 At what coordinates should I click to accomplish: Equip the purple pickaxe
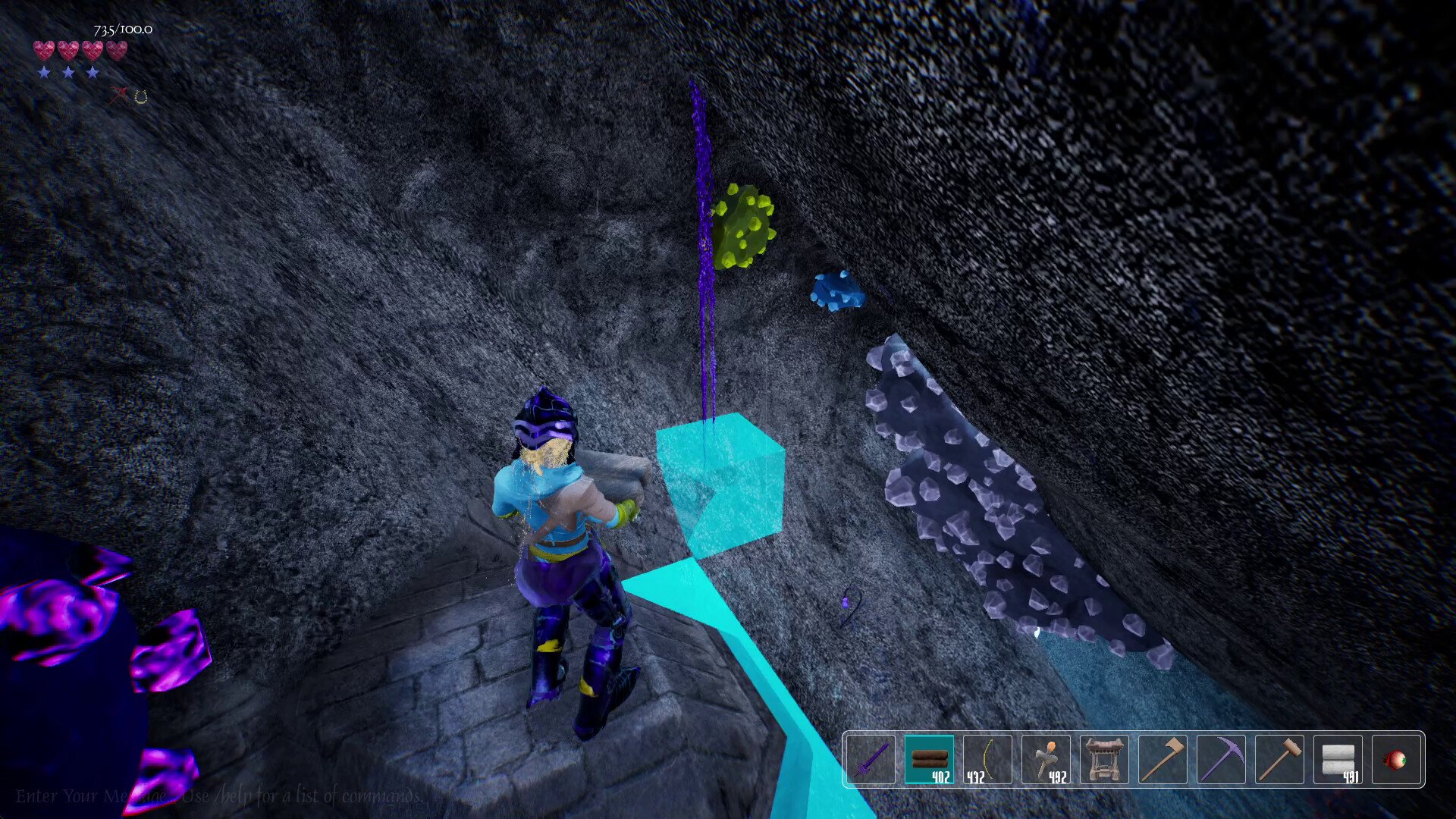(1223, 761)
